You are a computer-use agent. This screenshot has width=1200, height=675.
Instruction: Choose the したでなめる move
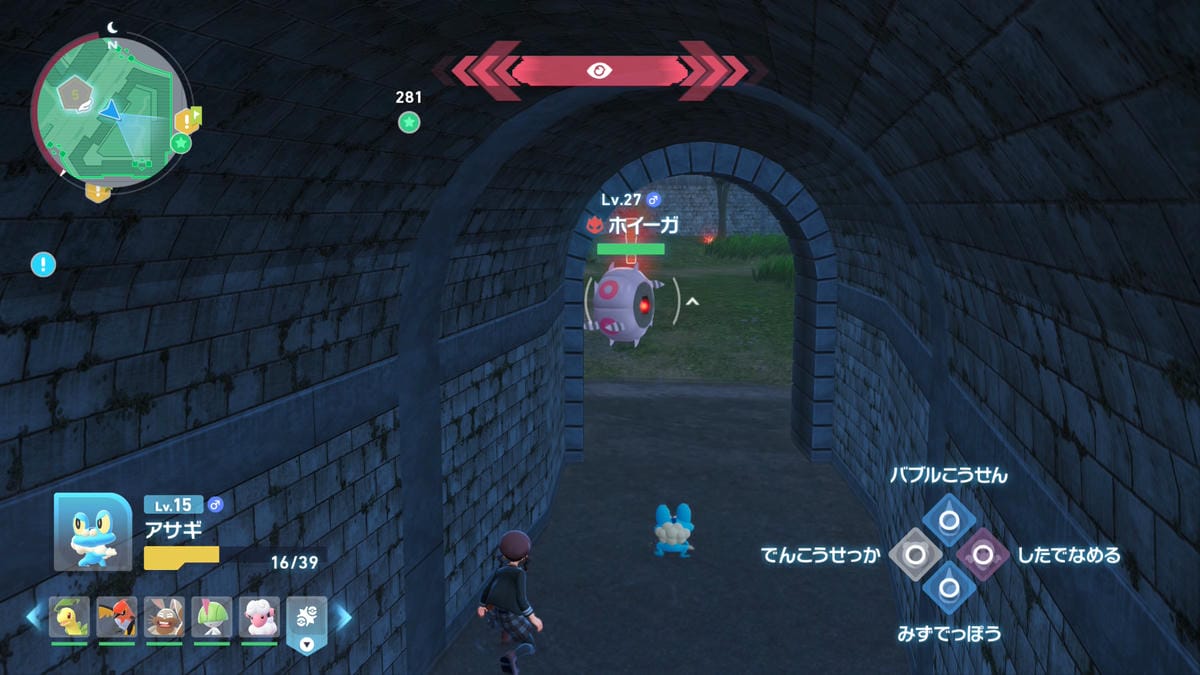[x=982, y=553]
